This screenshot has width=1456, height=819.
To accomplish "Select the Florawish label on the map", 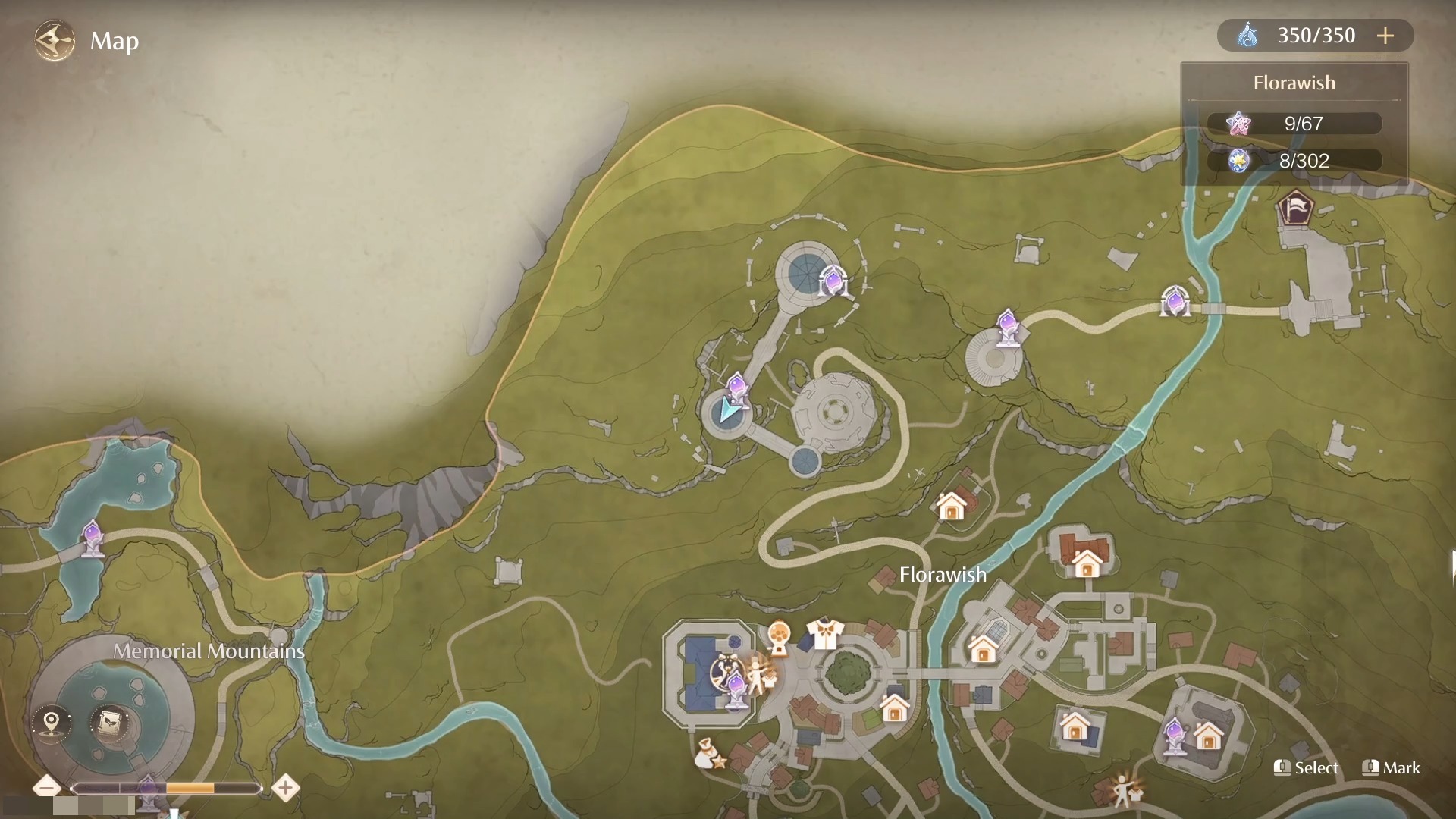I will click(942, 575).
